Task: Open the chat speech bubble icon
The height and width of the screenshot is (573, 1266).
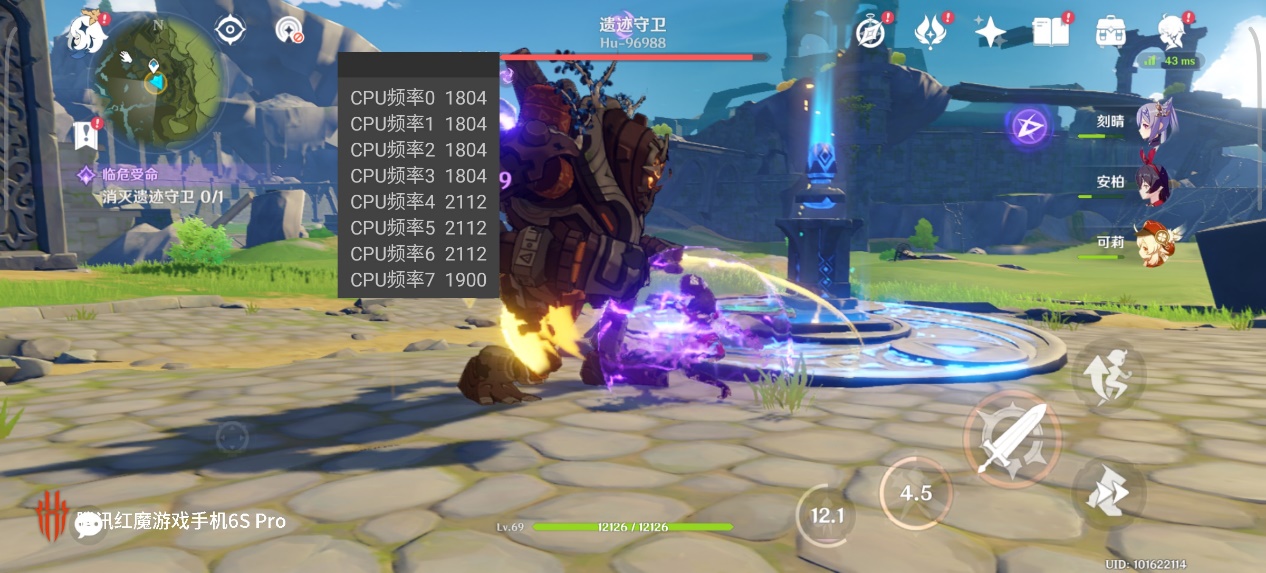Action: pos(89,523)
